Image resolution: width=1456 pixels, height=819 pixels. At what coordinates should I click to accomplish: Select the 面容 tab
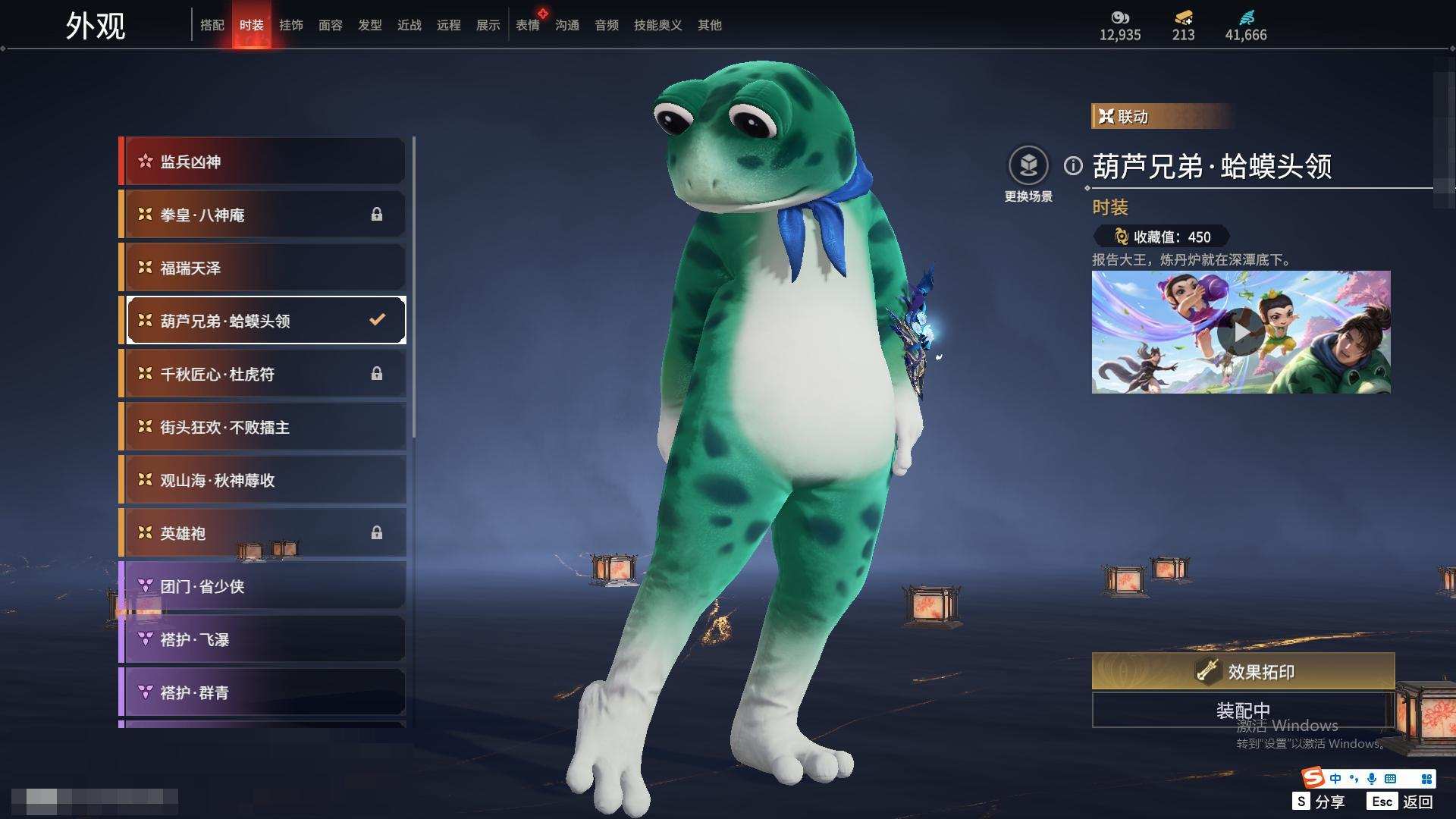point(331,25)
